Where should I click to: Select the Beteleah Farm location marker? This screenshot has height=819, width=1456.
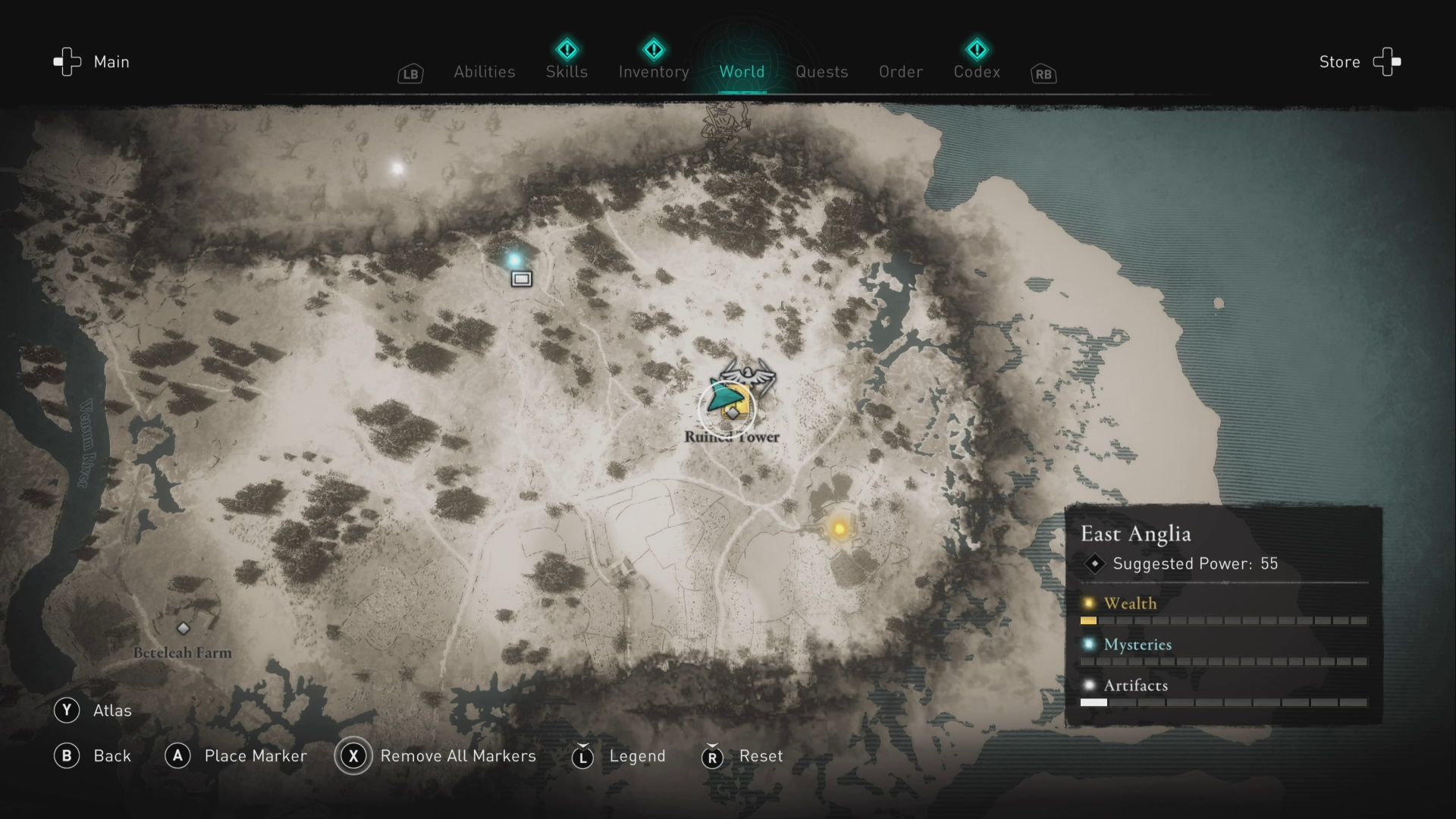[x=183, y=629]
